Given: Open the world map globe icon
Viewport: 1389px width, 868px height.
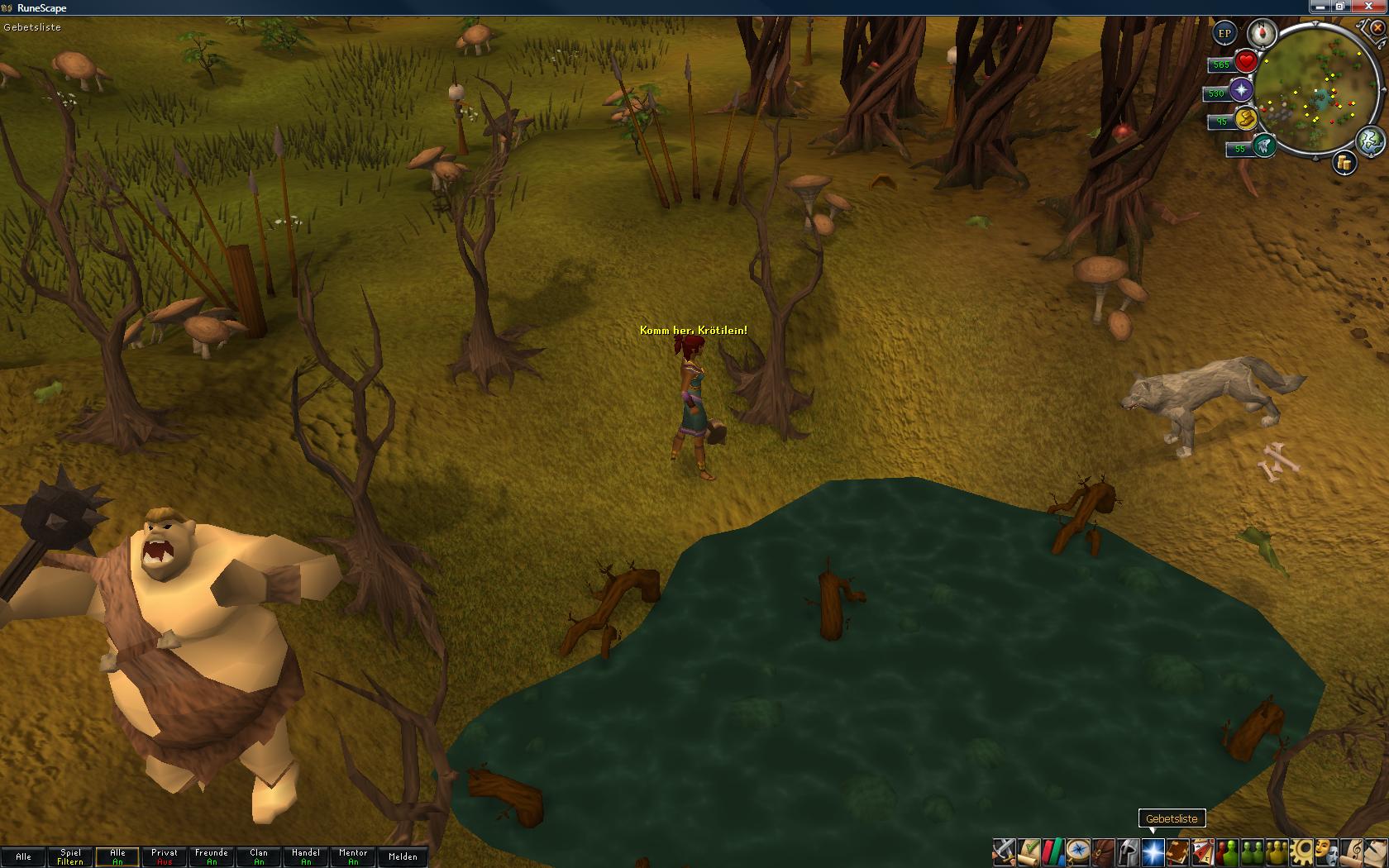Looking at the screenshot, I should (1369, 141).
